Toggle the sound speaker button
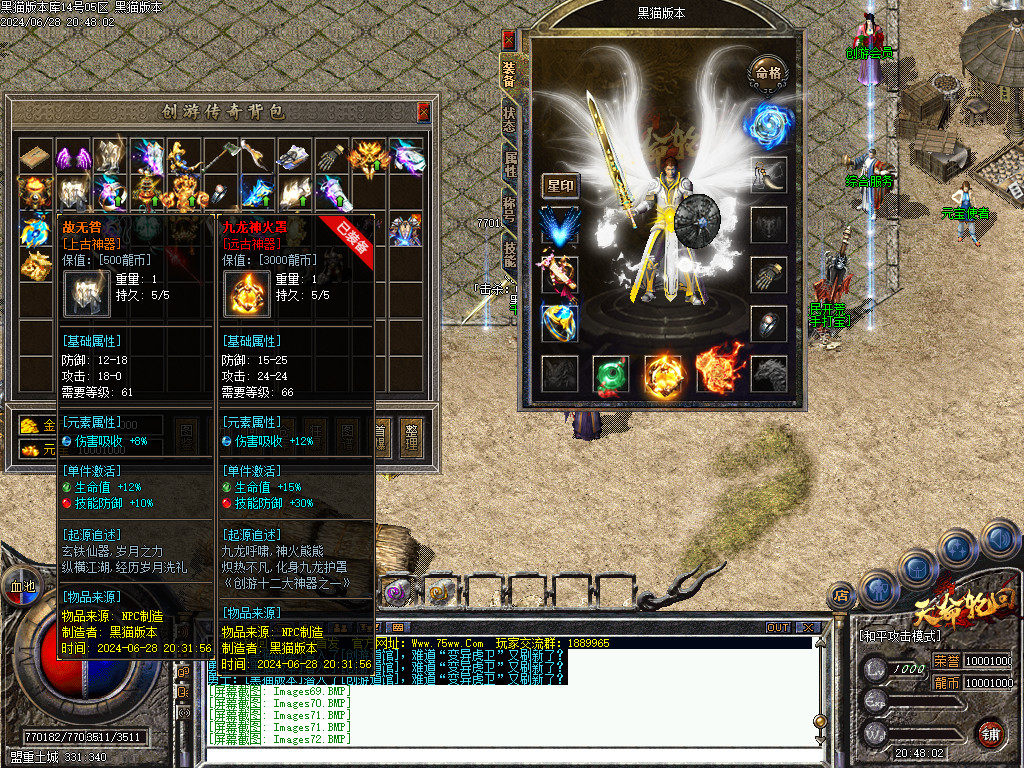Image resolution: width=1024 pixels, height=768 pixels. (999, 540)
